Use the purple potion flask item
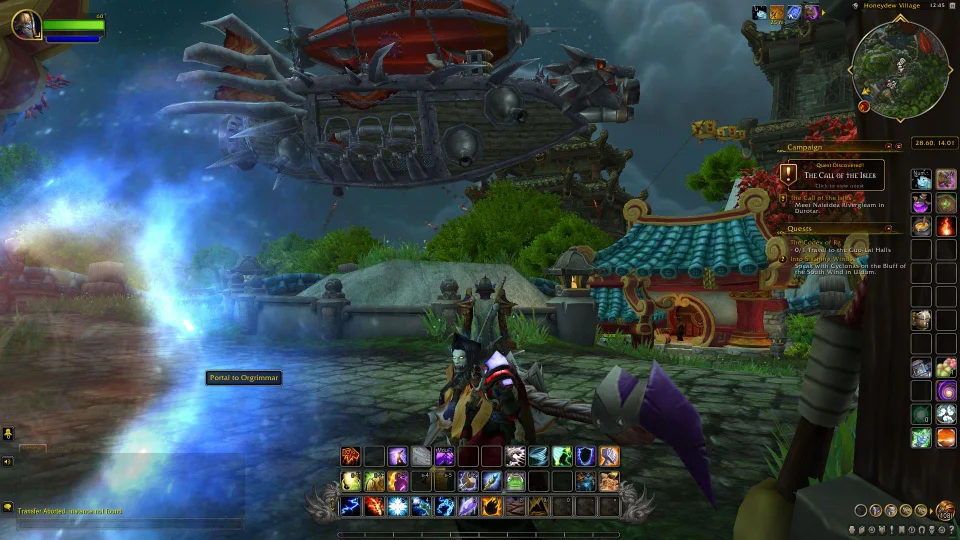Image resolution: width=960 pixels, height=540 pixels. [x=921, y=203]
